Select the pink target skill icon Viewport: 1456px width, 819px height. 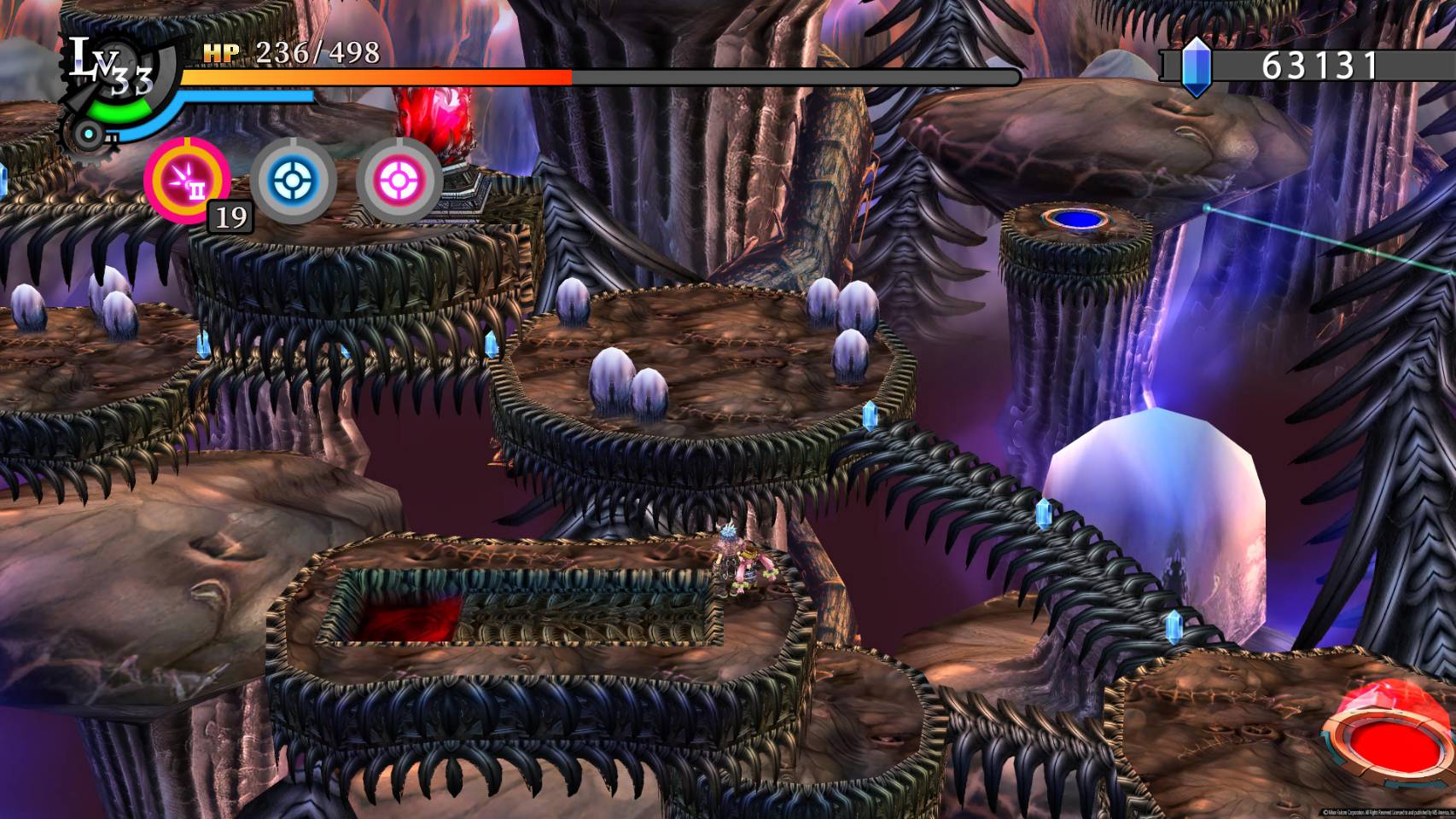(399, 180)
